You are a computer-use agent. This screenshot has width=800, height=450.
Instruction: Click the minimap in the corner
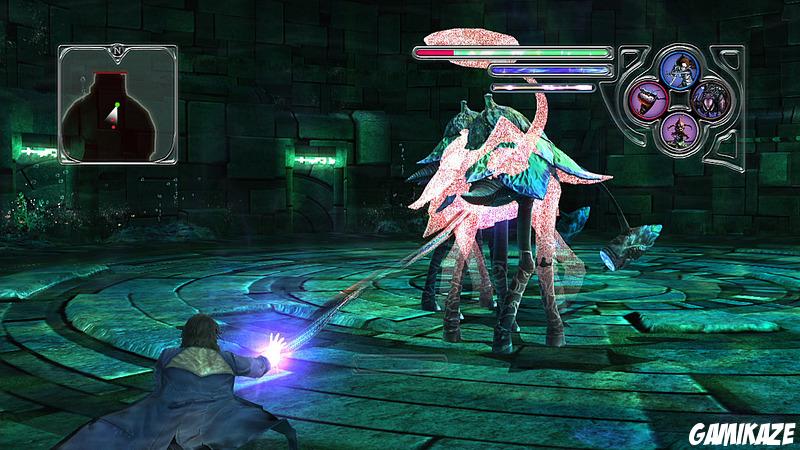tap(117, 104)
